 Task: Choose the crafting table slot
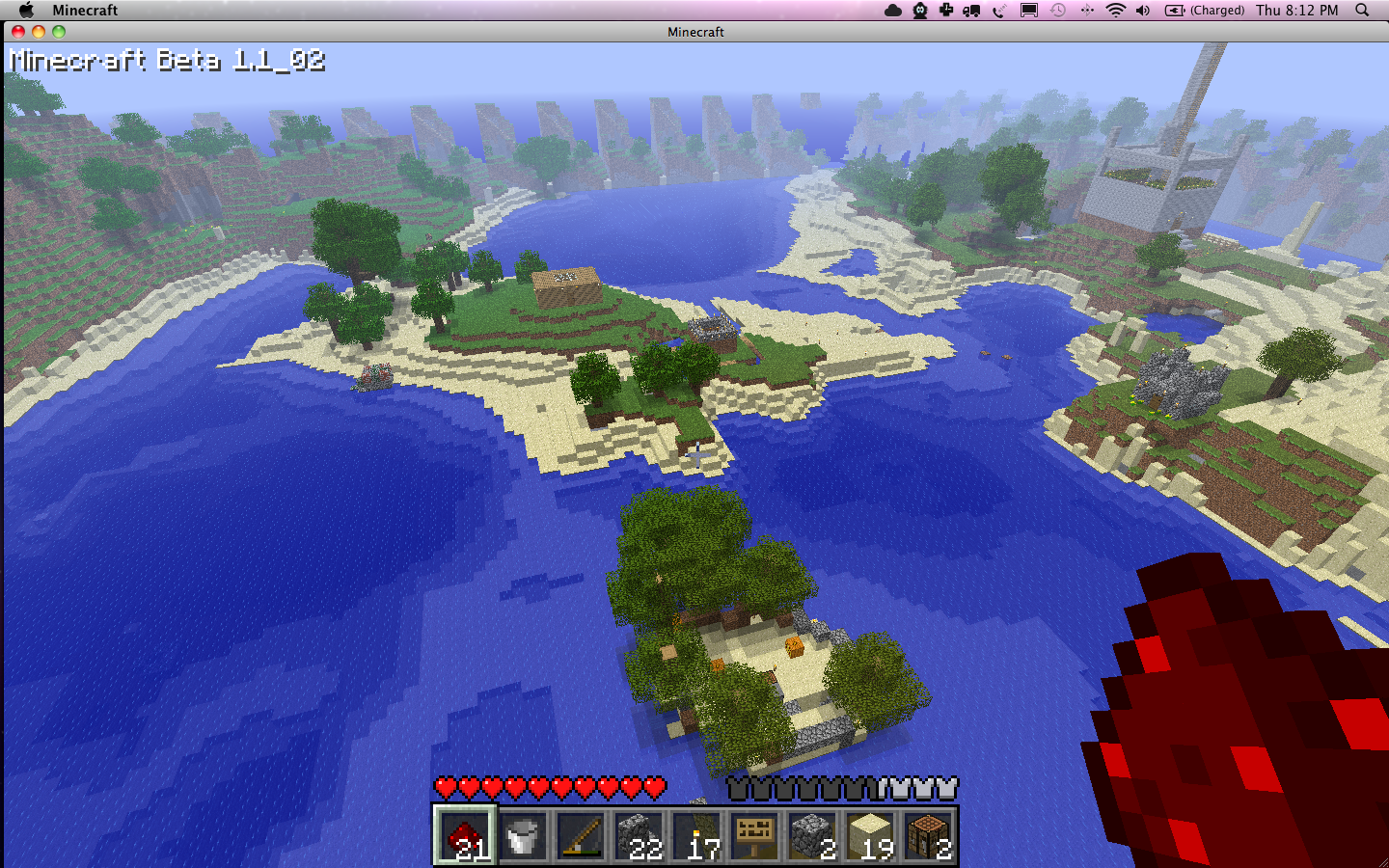pyautogui.click(x=928, y=835)
